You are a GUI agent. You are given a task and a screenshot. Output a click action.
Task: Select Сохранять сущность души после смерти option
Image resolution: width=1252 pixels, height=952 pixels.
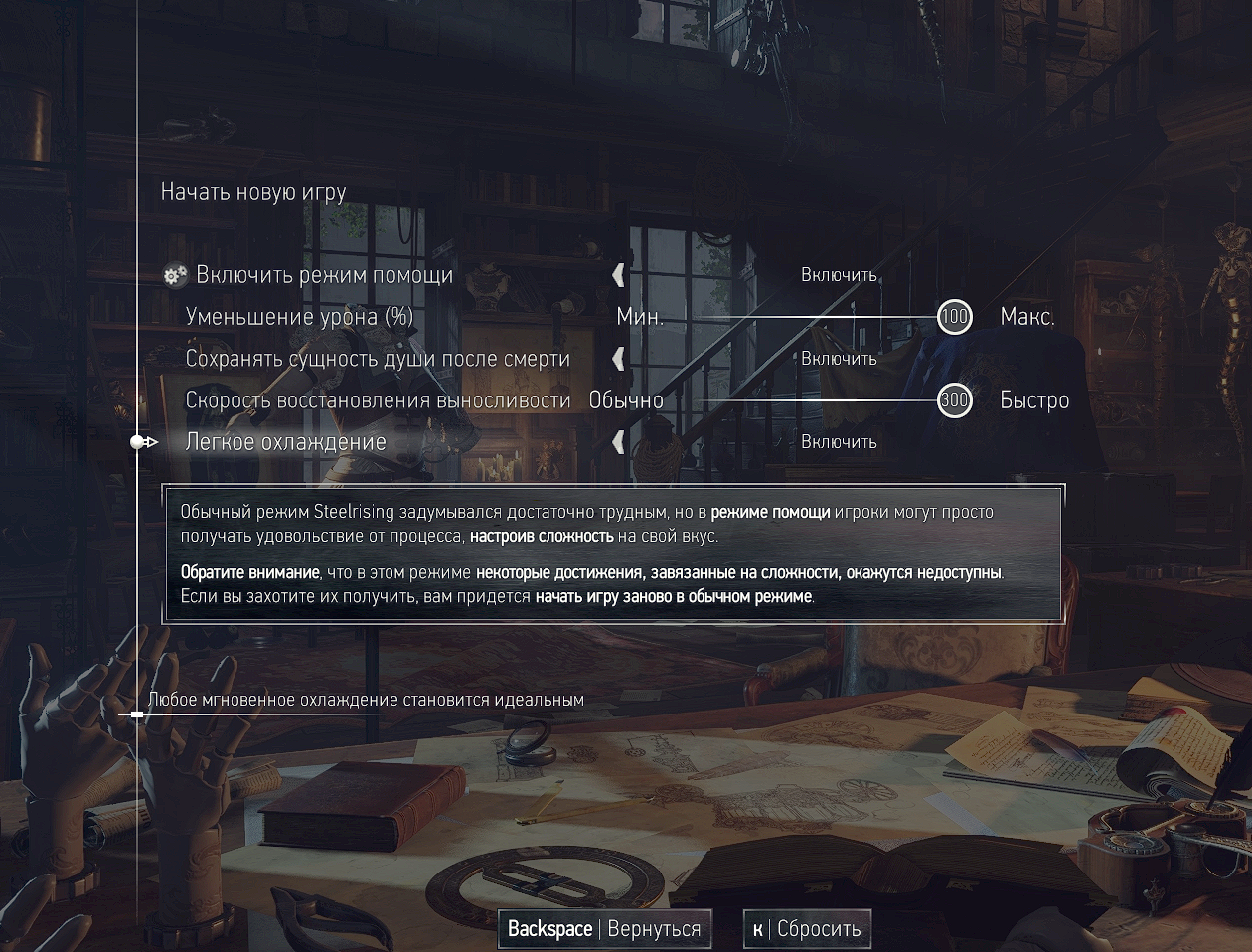378,359
